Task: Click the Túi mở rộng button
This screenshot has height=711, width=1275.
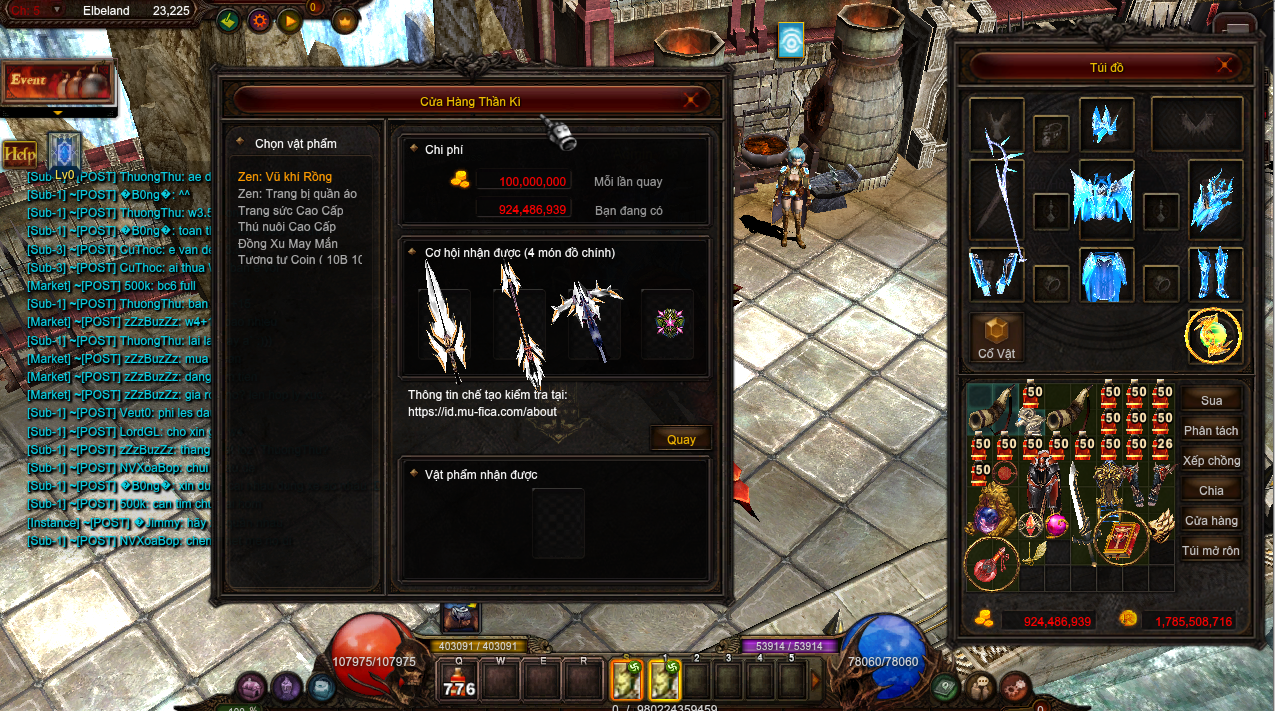Action: (1211, 550)
